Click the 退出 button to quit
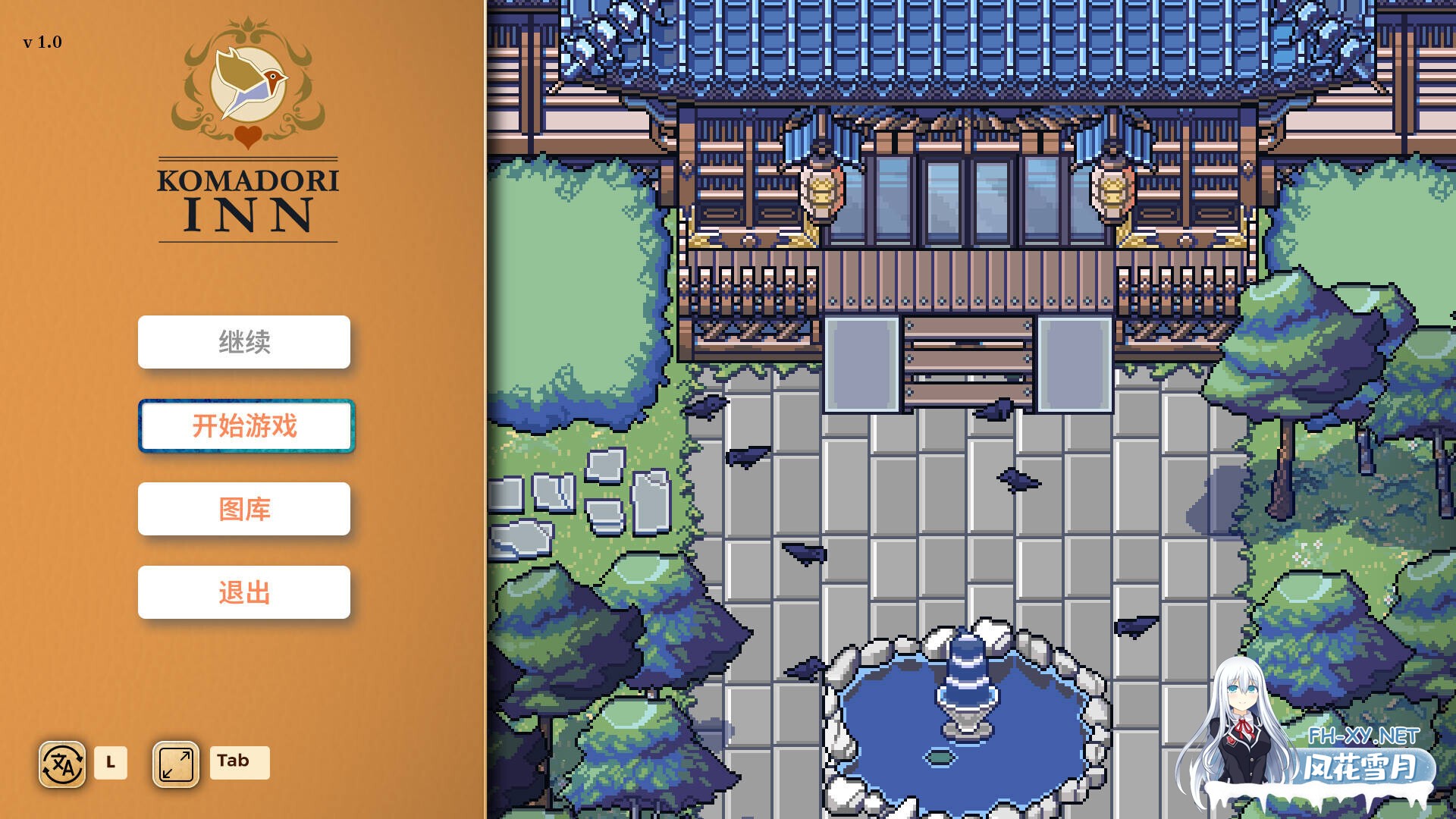 point(244,591)
